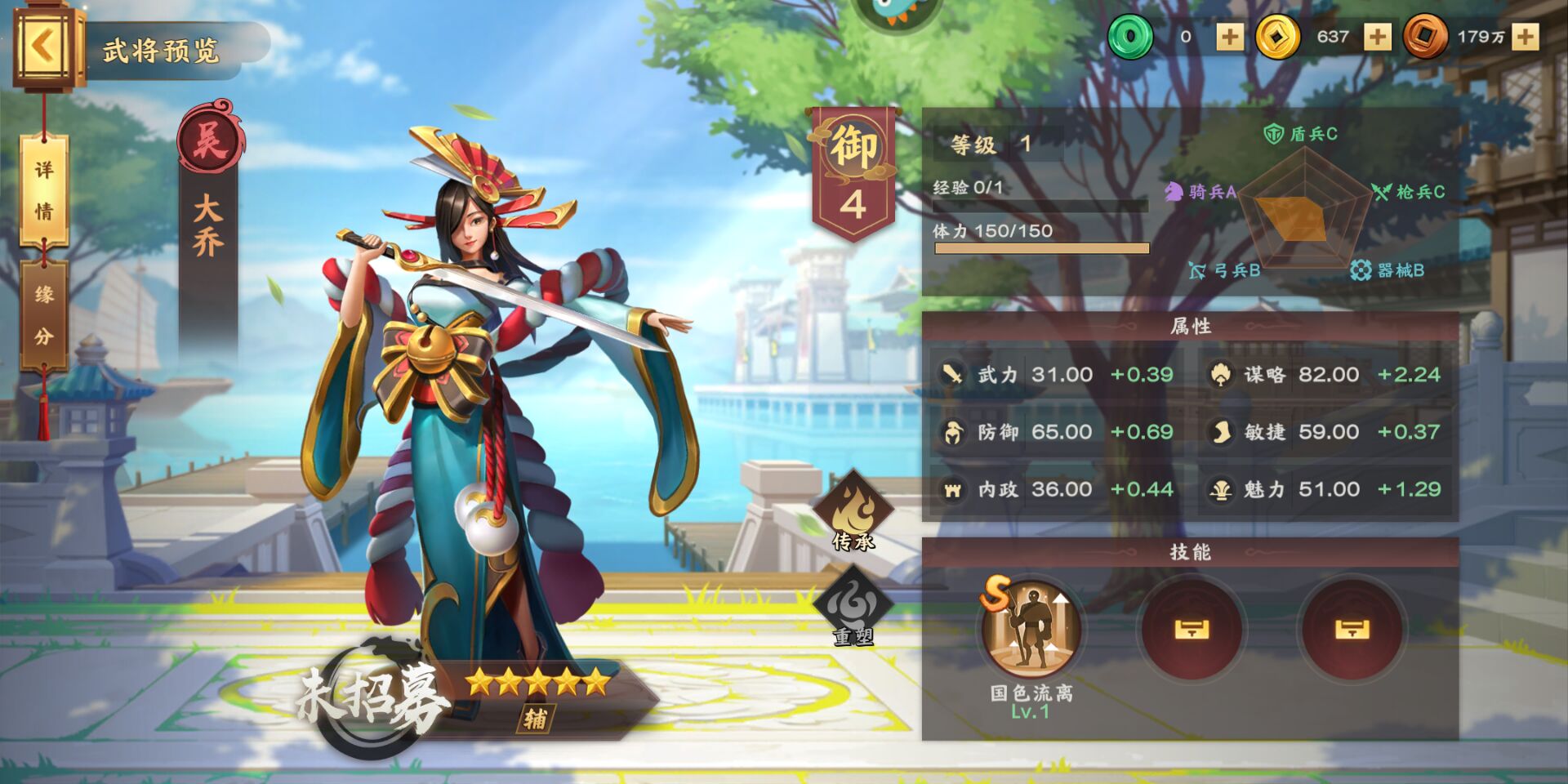The height and width of the screenshot is (784, 1568).
Task: Inspect the troop aptitude pentagon chart
Action: 1304,207
